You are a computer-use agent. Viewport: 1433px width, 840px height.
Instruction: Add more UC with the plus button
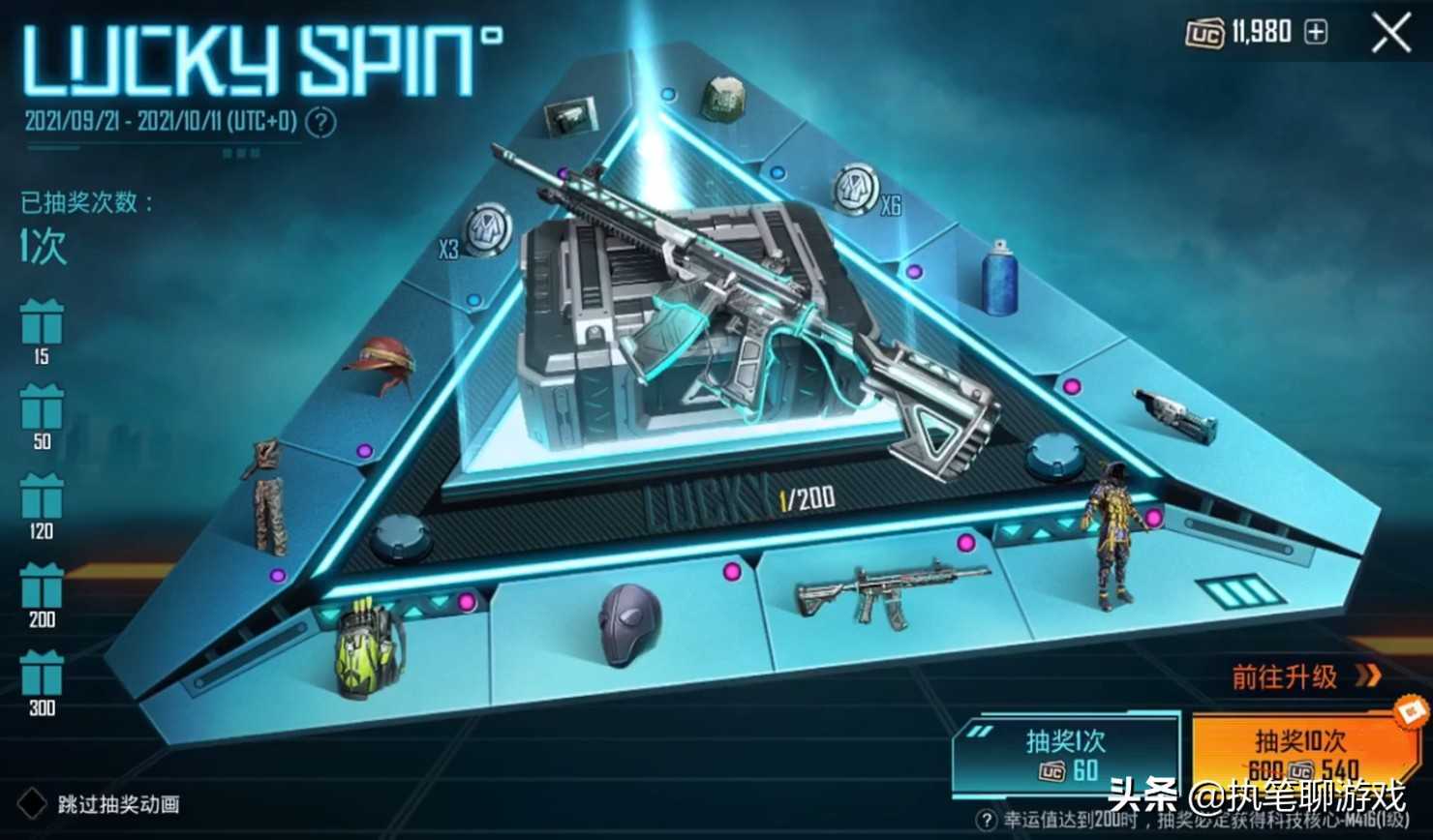(x=1316, y=33)
